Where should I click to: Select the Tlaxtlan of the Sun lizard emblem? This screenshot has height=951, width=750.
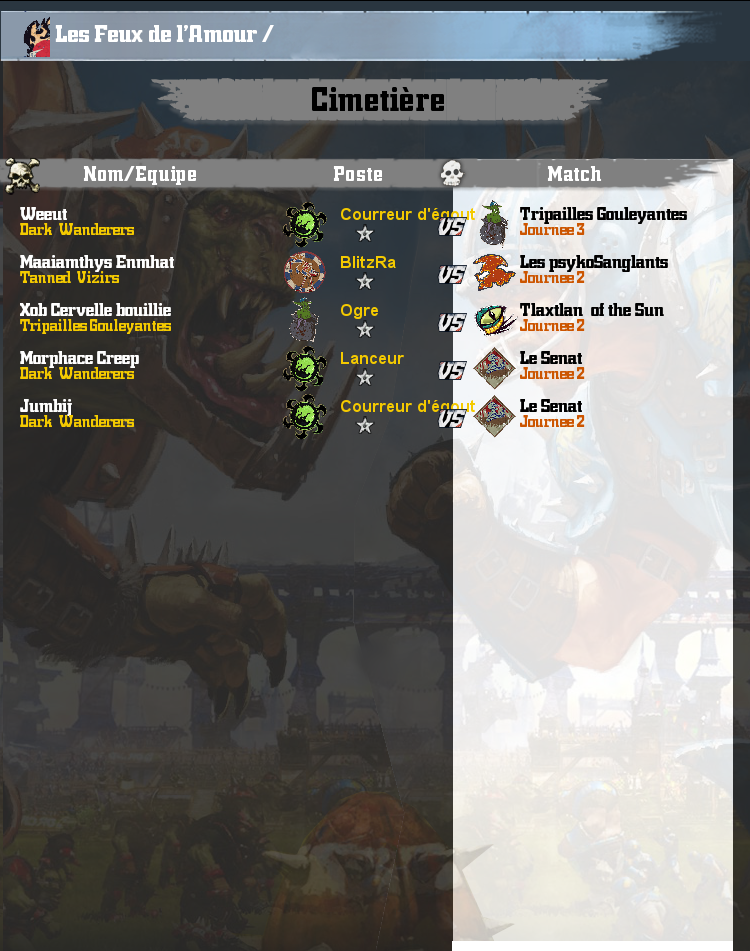[x=494, y=320]
